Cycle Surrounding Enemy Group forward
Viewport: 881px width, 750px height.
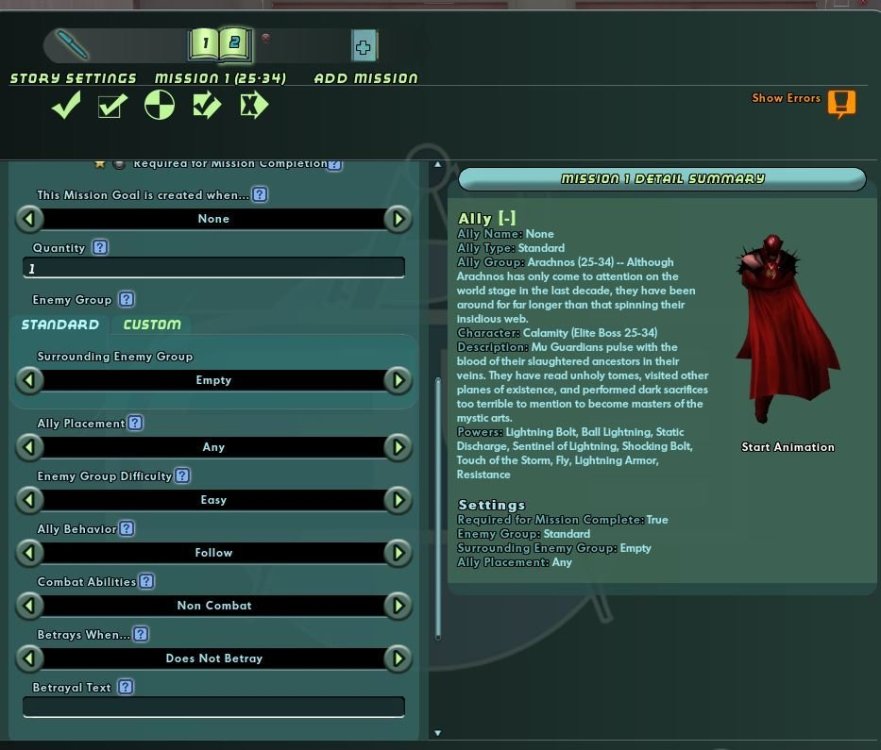pos(398,381)
